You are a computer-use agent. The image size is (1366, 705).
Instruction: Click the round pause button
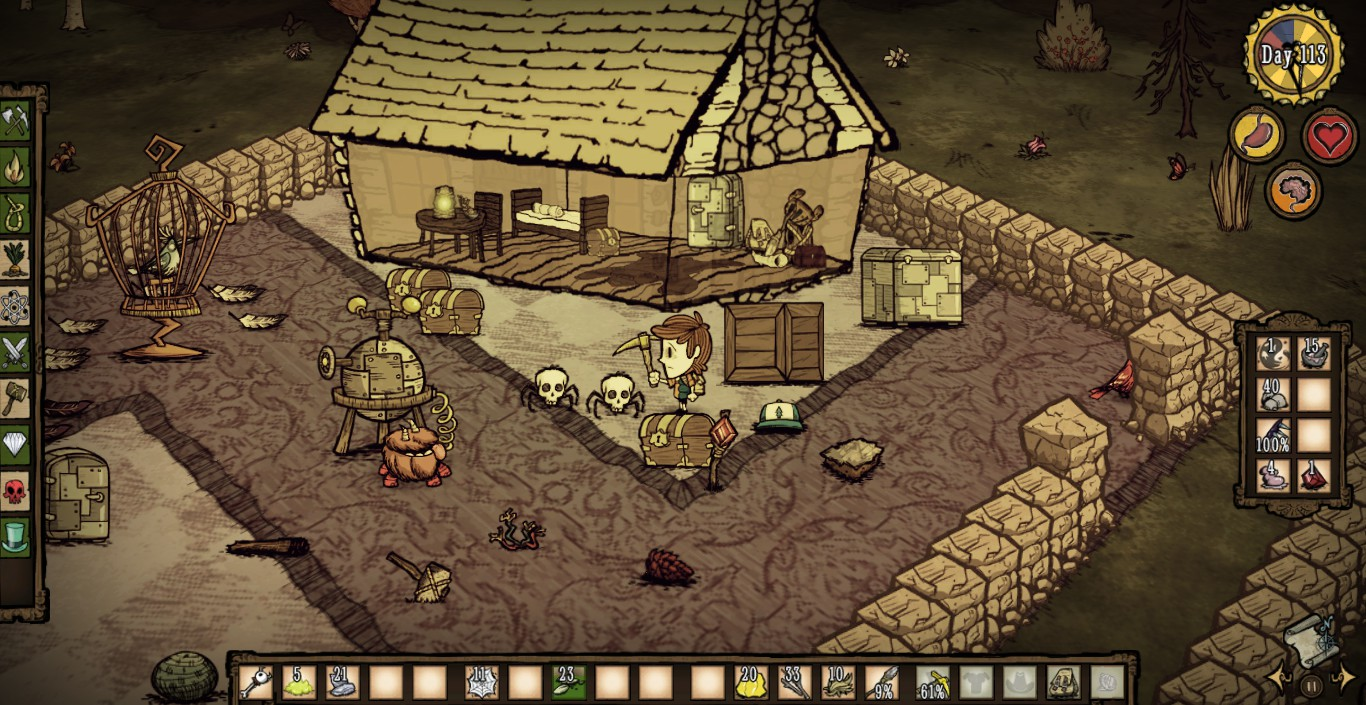coord(1311,685)
